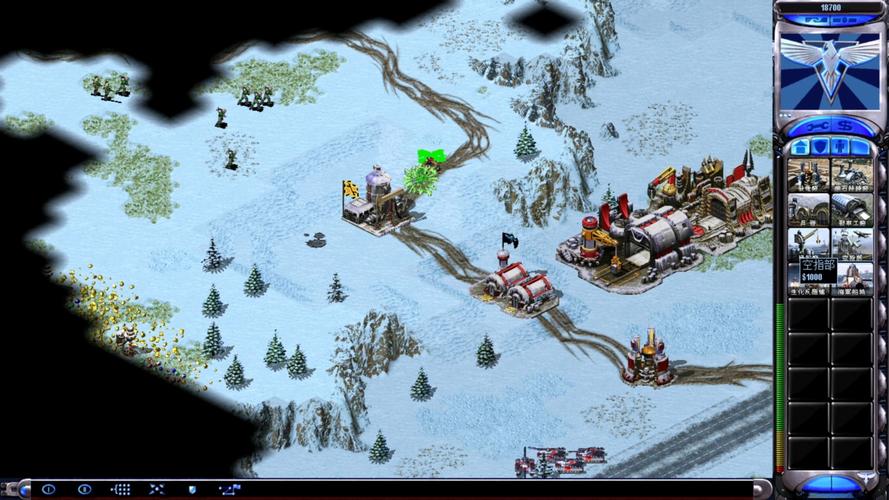The height and width of the screenshot is (500, 889).
Task: Activate the wrench repair button
Action: point(819,127)
